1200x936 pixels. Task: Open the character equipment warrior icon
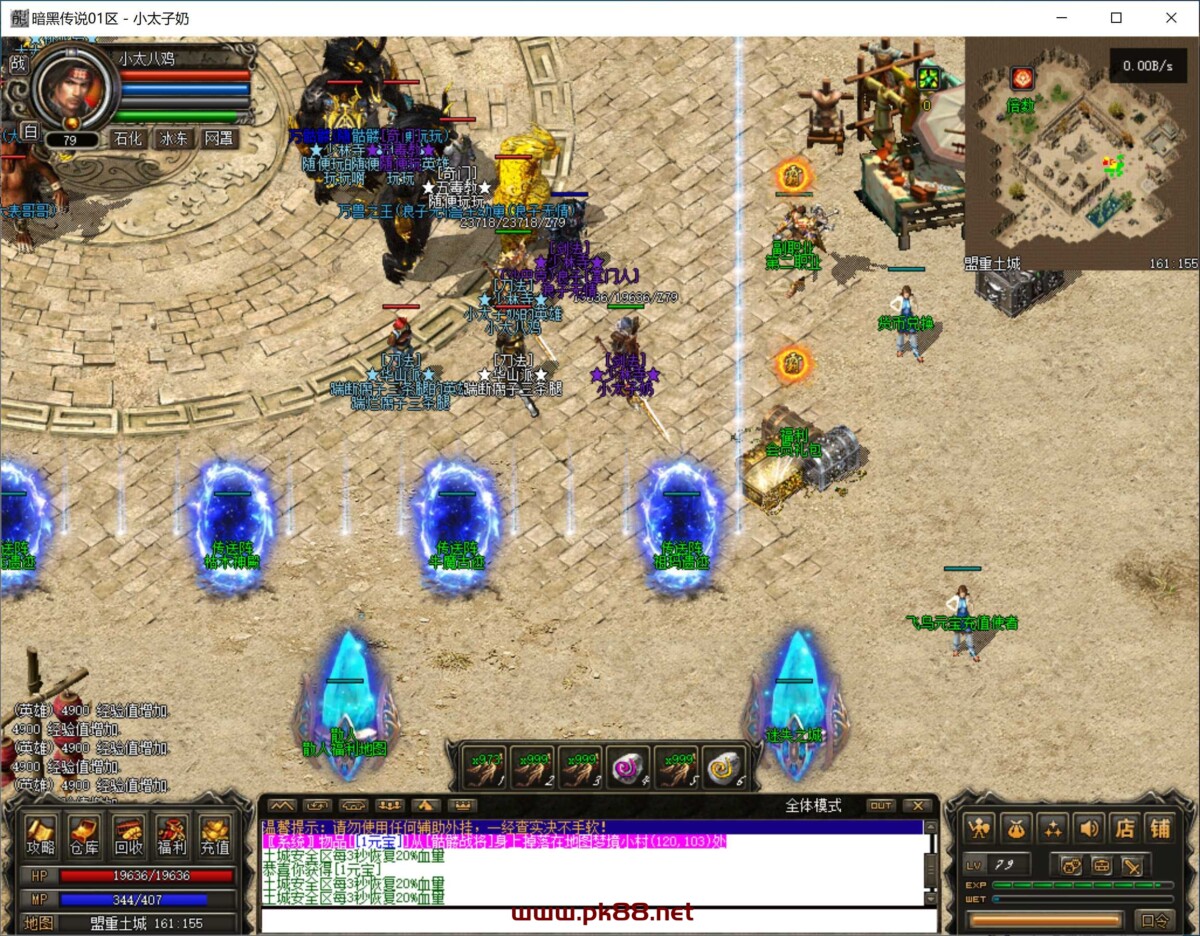979,827
